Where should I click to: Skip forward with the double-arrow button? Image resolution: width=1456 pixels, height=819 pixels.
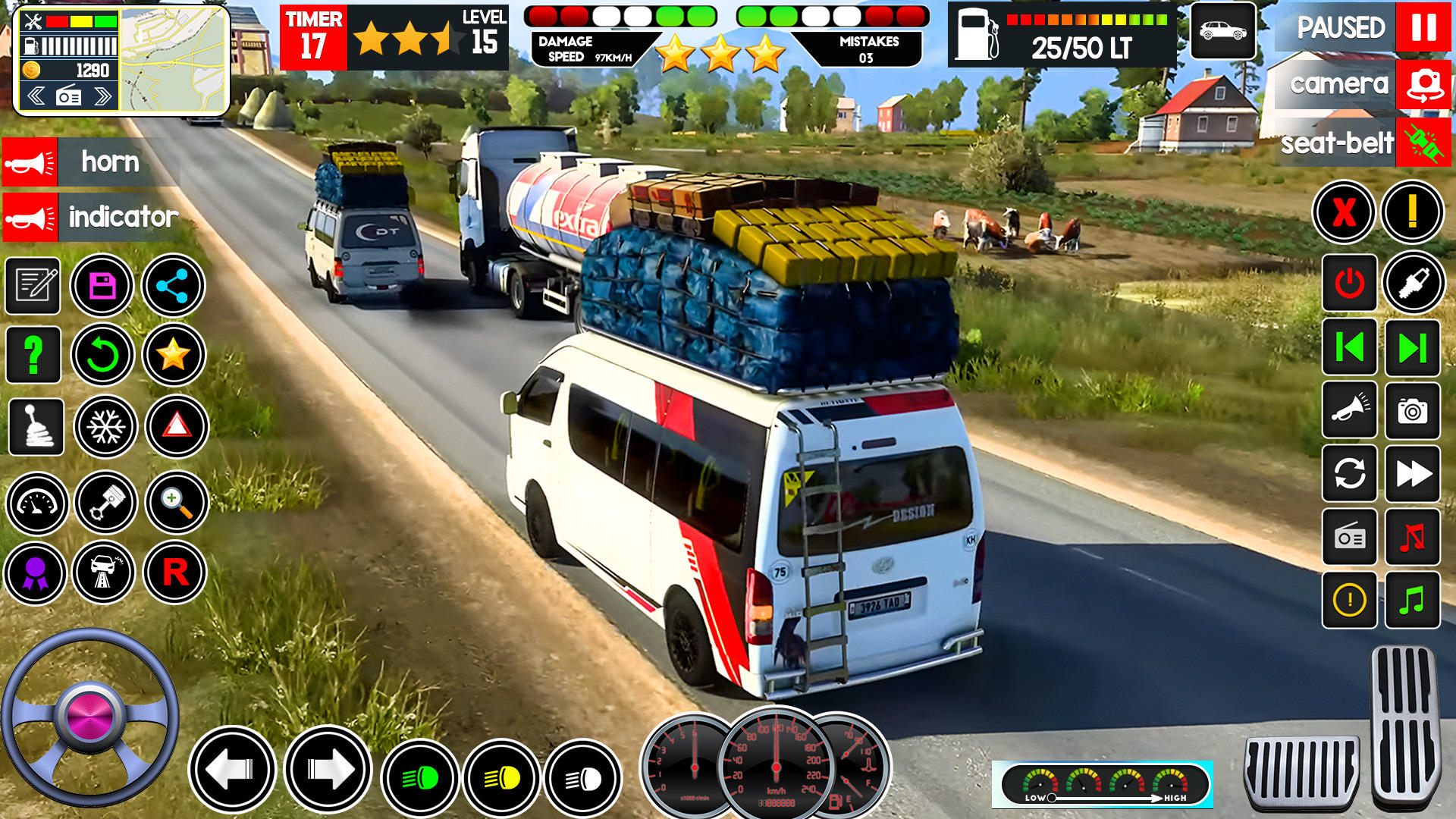(x=1412, y=474)
